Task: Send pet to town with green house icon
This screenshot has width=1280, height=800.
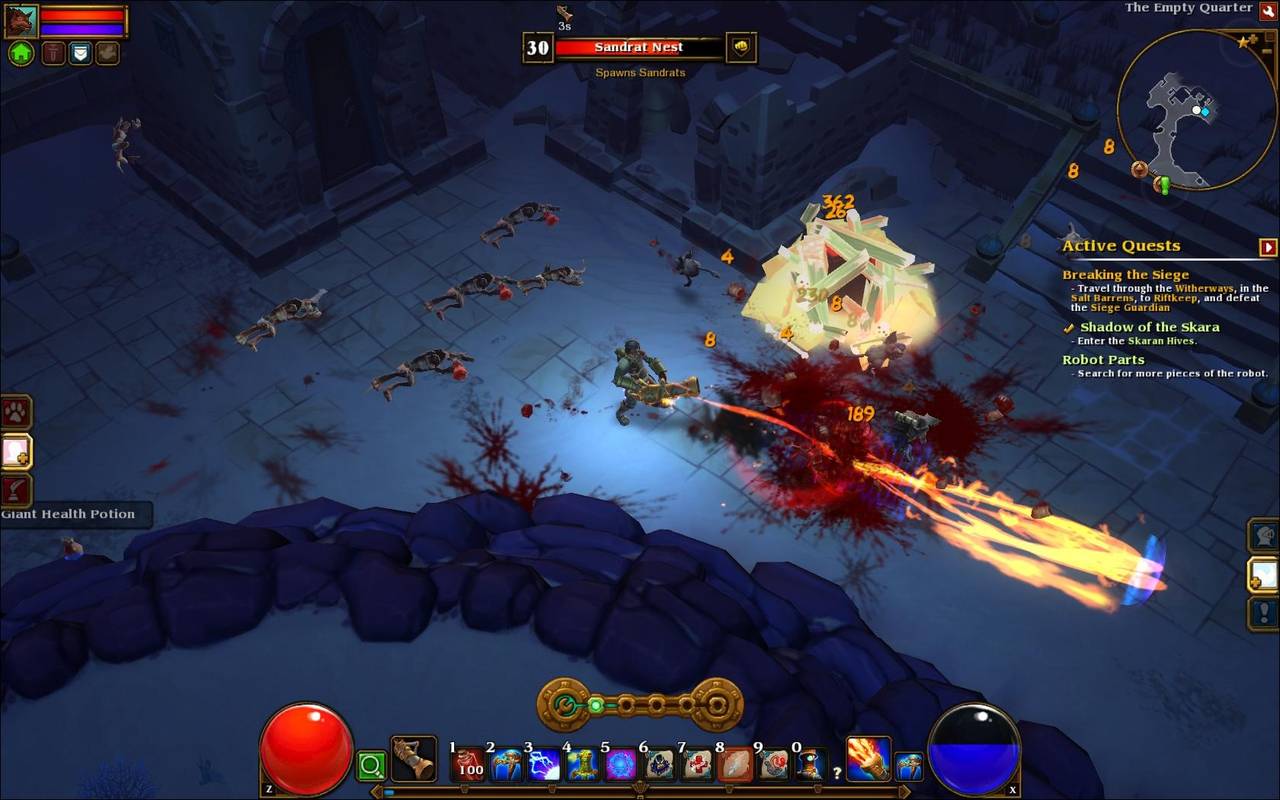Action: pyautogui.click(x=21, y=53)
